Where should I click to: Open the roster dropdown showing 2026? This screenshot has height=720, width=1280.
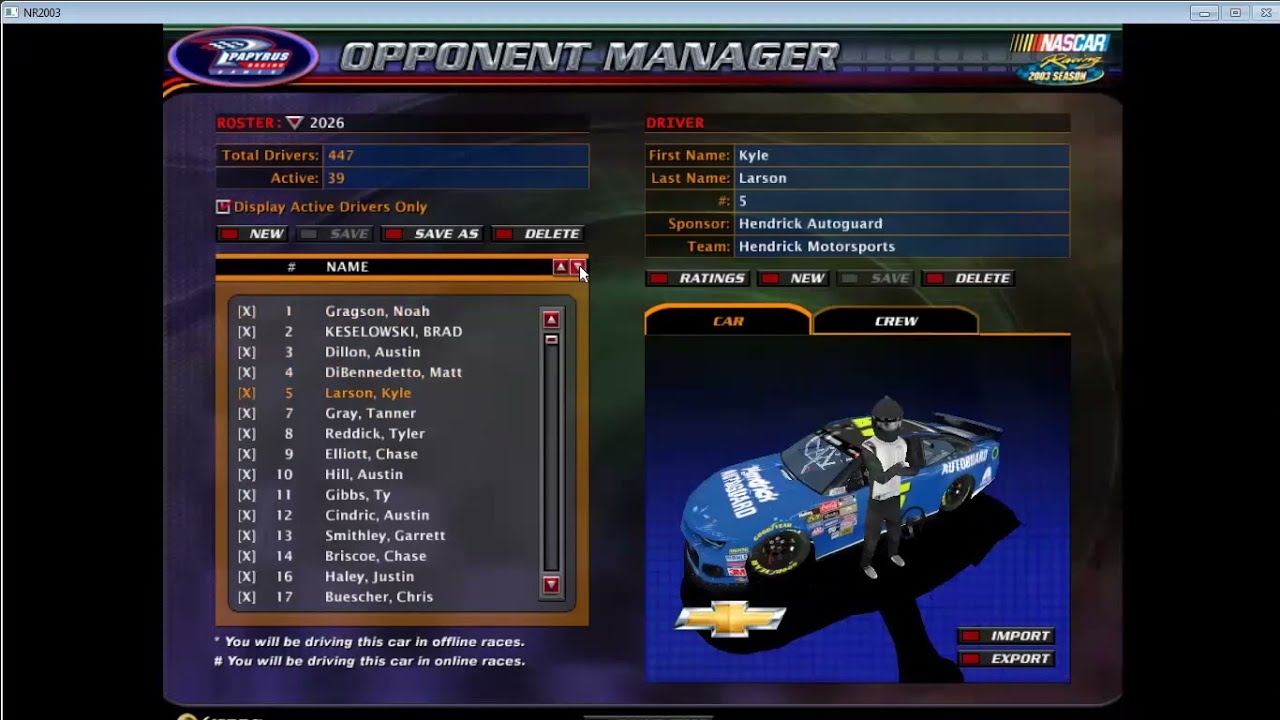pos(295,123)
